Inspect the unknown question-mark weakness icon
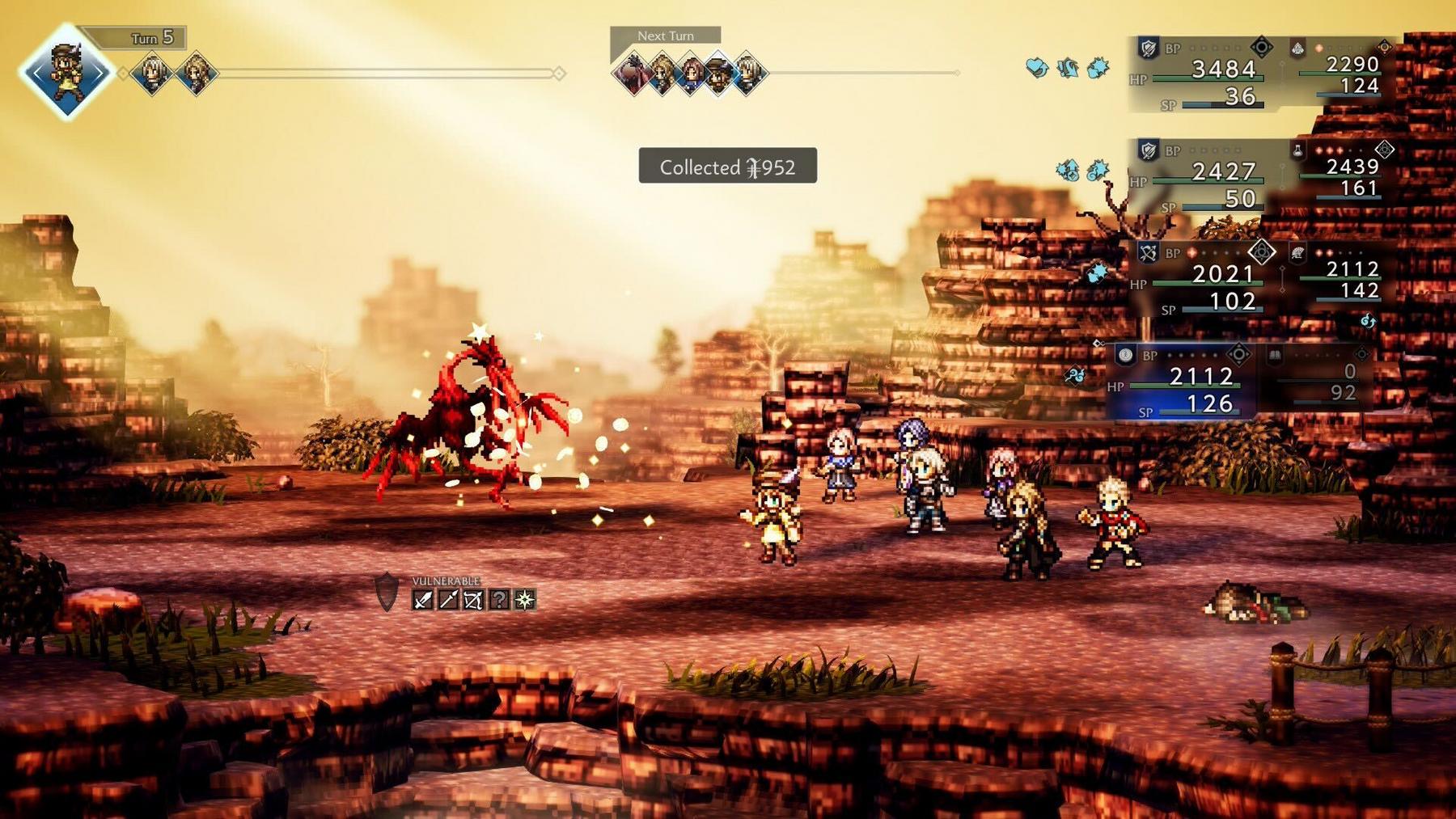 [x=500, y=600]
